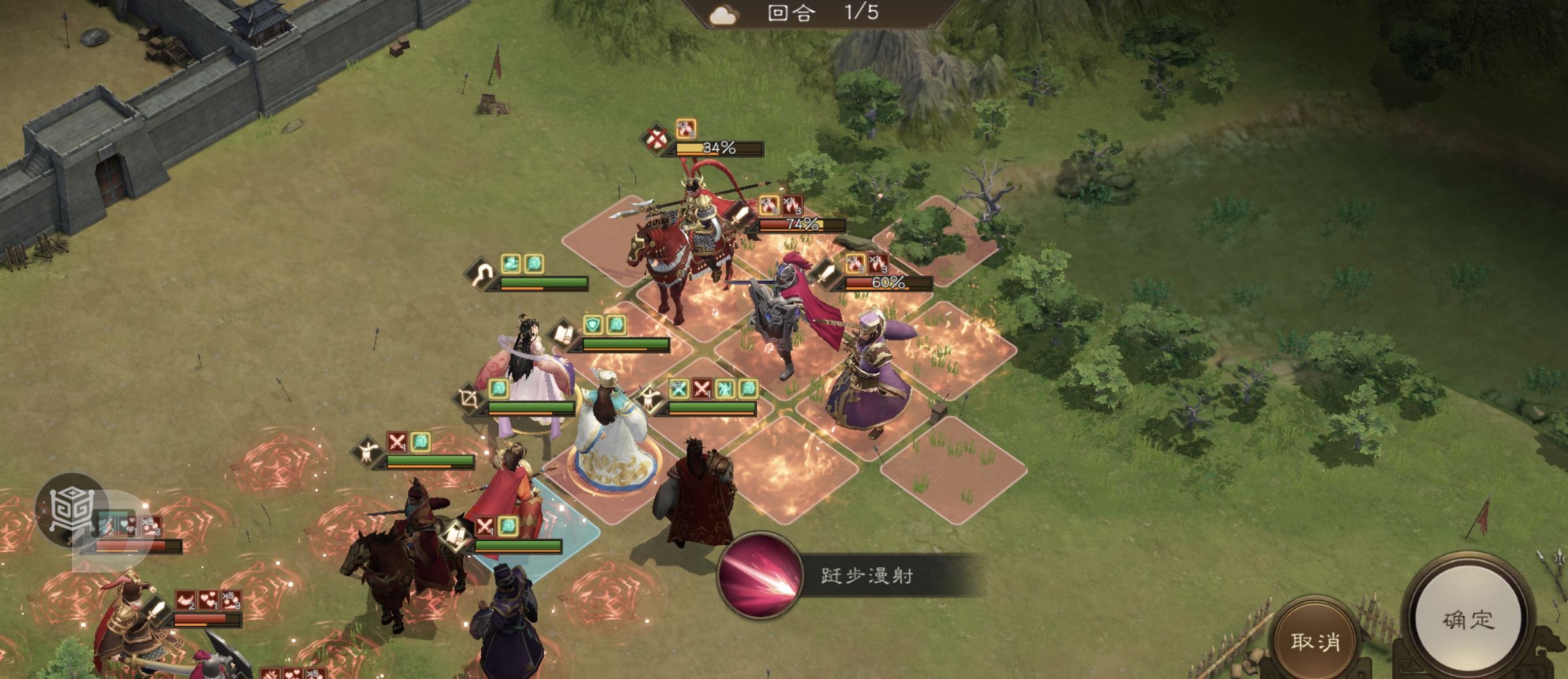The width and height of the screenshot is (1568, 679).
Task: Tap the book class emblem by the mounted red rider
Action: 456,536
